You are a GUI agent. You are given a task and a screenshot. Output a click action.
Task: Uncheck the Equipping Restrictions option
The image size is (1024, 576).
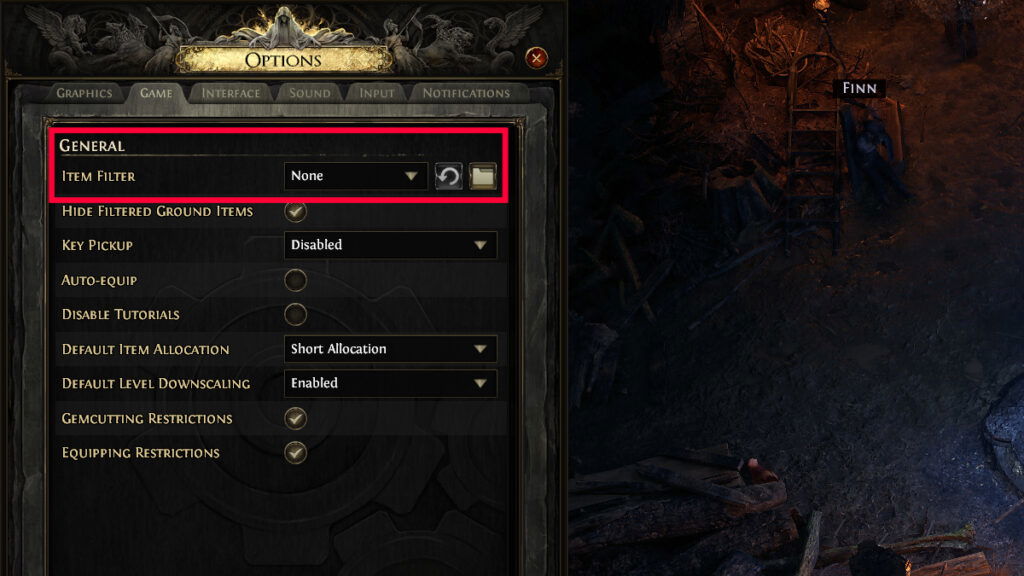click(295, 452)
